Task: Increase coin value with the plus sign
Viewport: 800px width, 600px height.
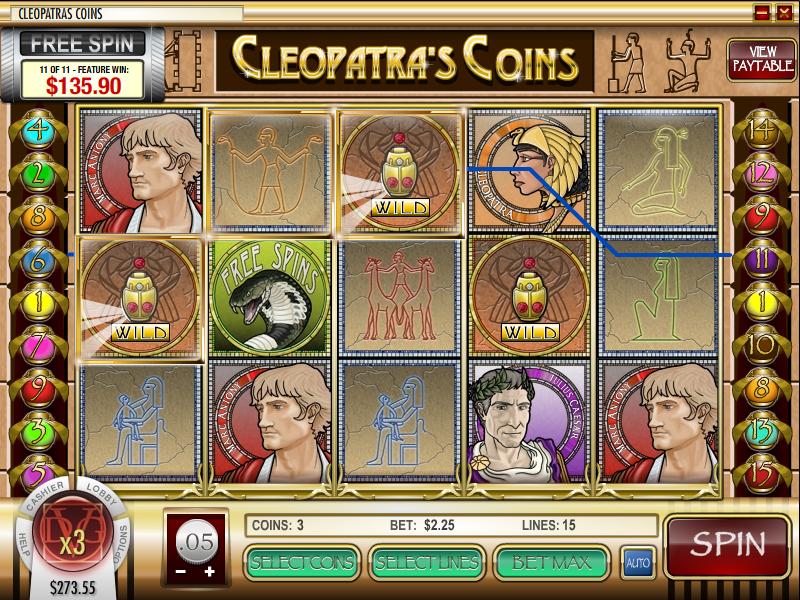Action: [209, 571]
